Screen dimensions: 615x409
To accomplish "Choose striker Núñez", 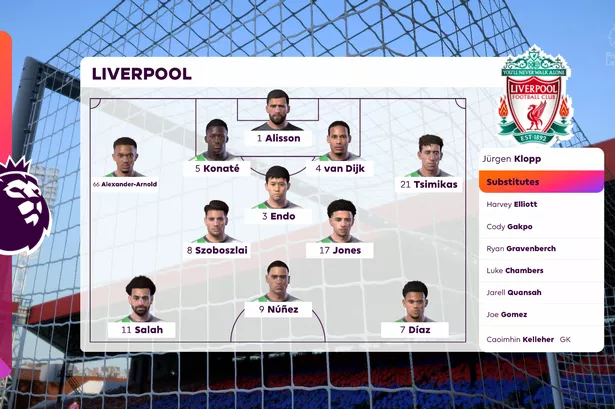I will [x=278, y=290].
